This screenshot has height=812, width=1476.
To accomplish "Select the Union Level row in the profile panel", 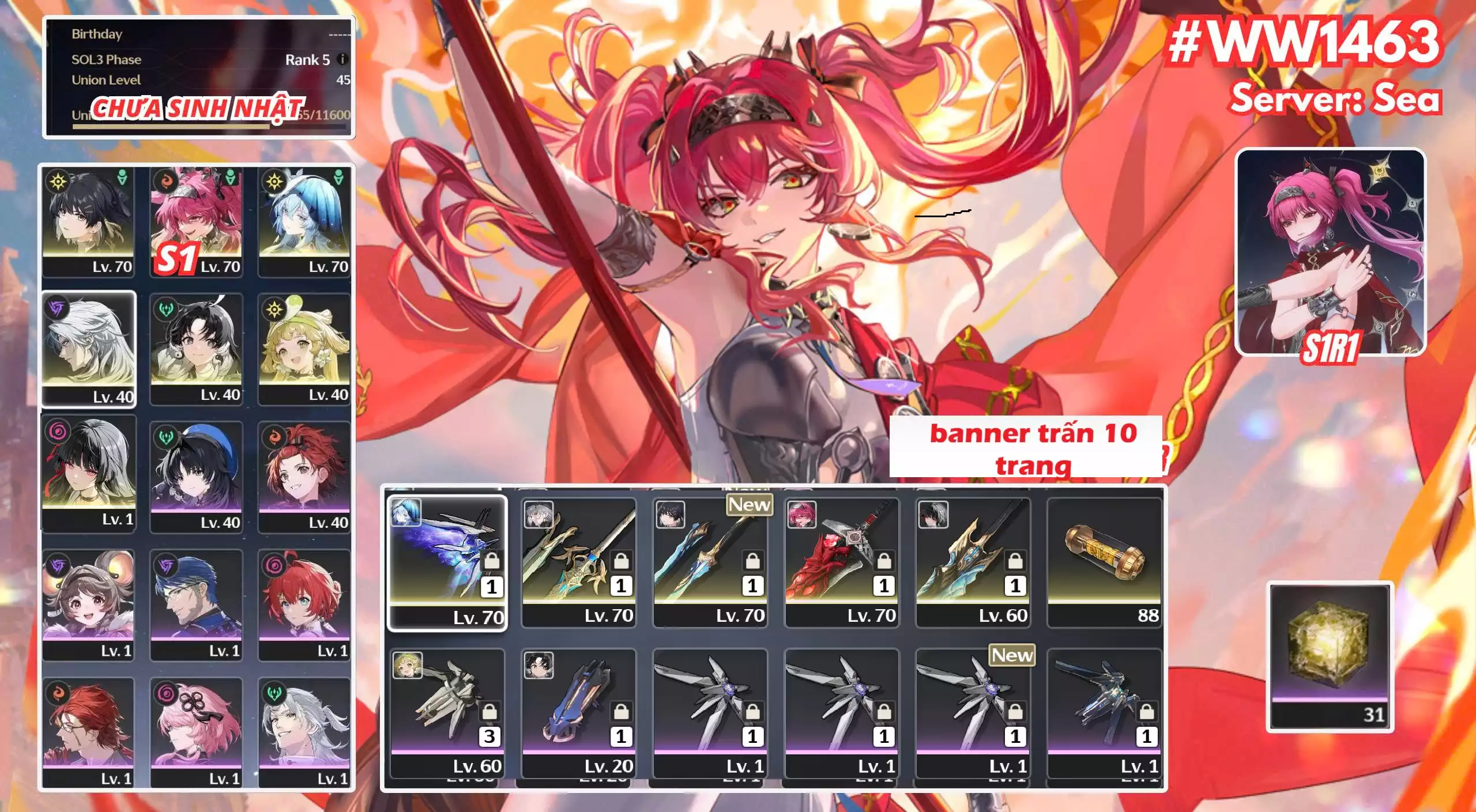I will pos(202,81).
